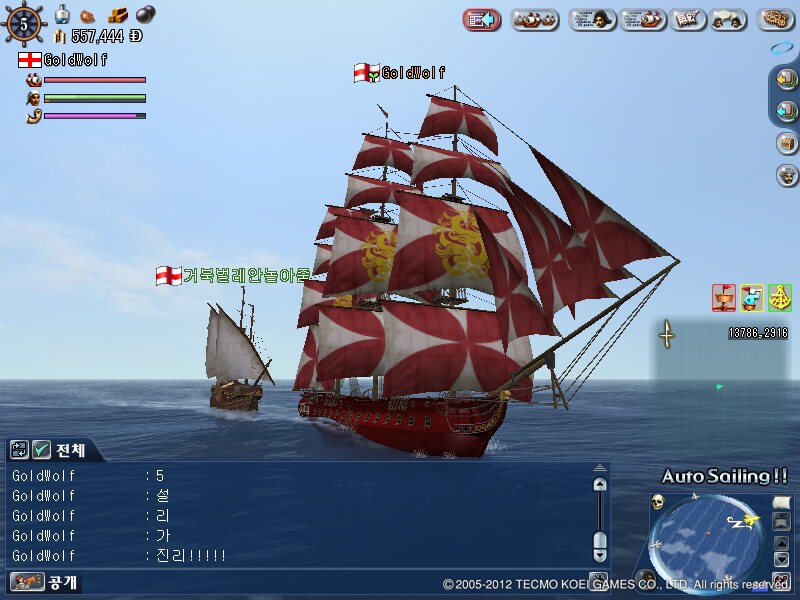Open the map and quill journal menu
The image size is (800, 600).
click(685, 19)
